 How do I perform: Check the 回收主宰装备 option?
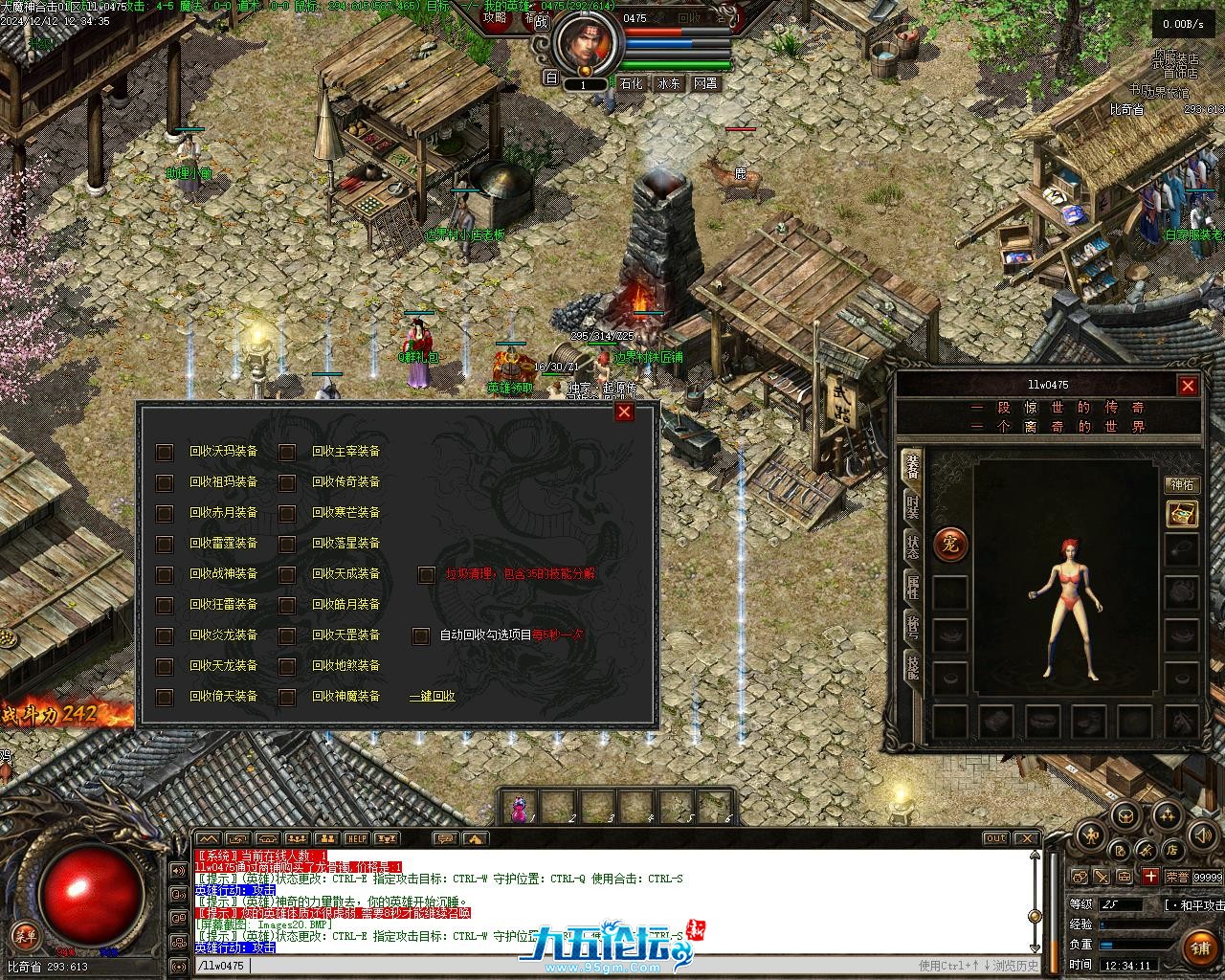287,452
